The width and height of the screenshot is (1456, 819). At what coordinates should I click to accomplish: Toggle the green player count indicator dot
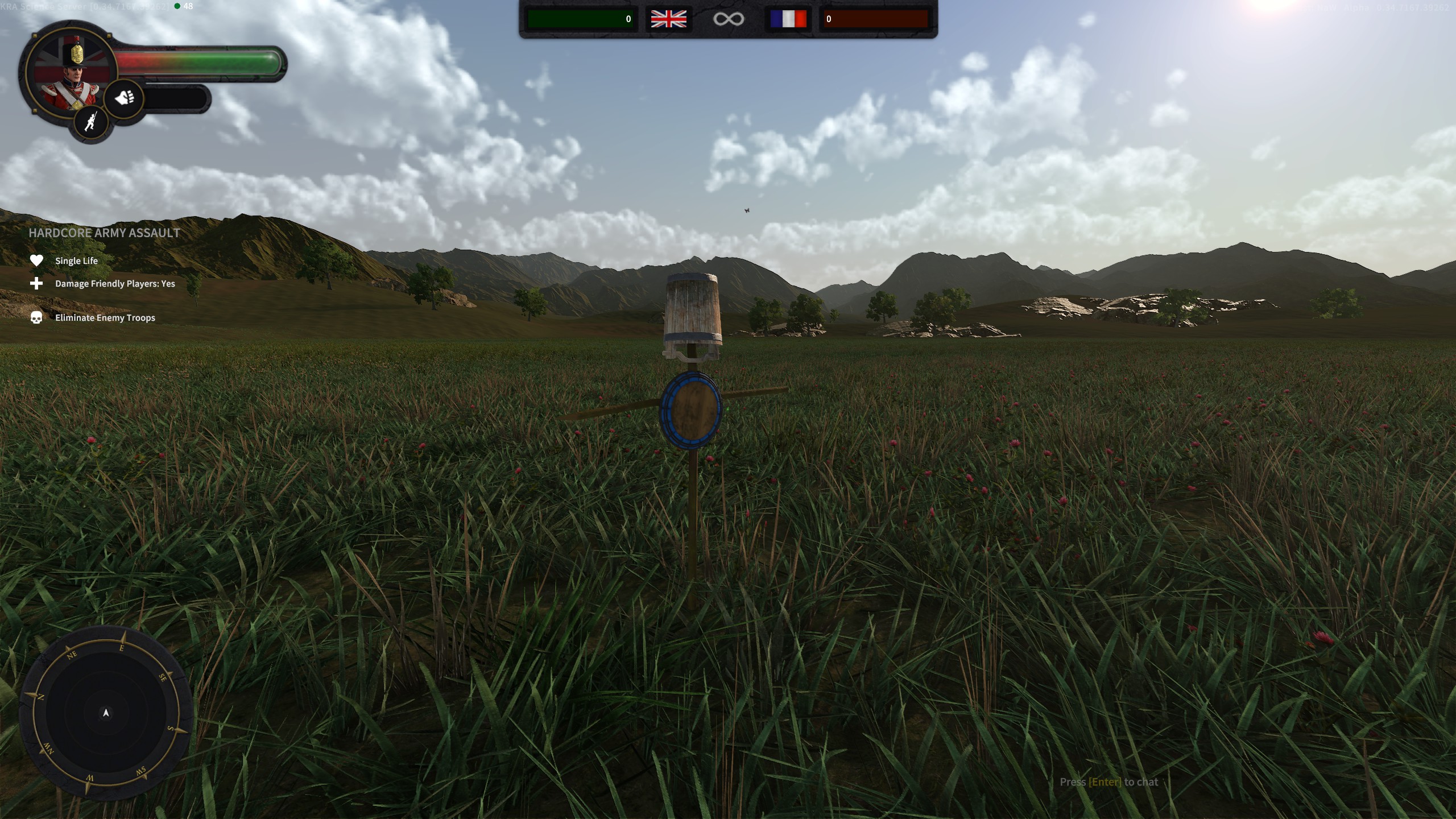pyautogui.click(x=178, y=6)
